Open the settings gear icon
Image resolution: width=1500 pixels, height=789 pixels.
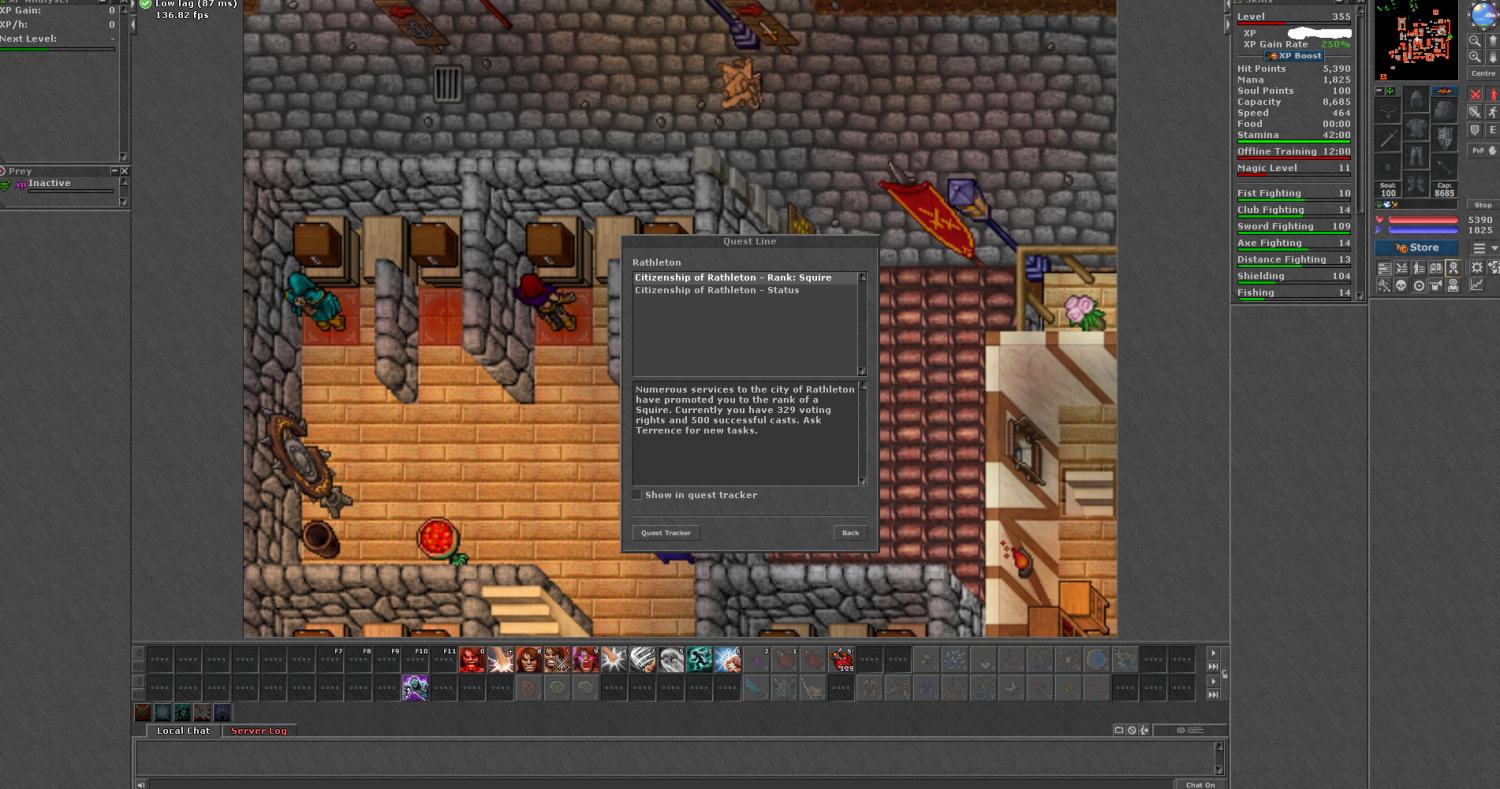pos(1476,268)
